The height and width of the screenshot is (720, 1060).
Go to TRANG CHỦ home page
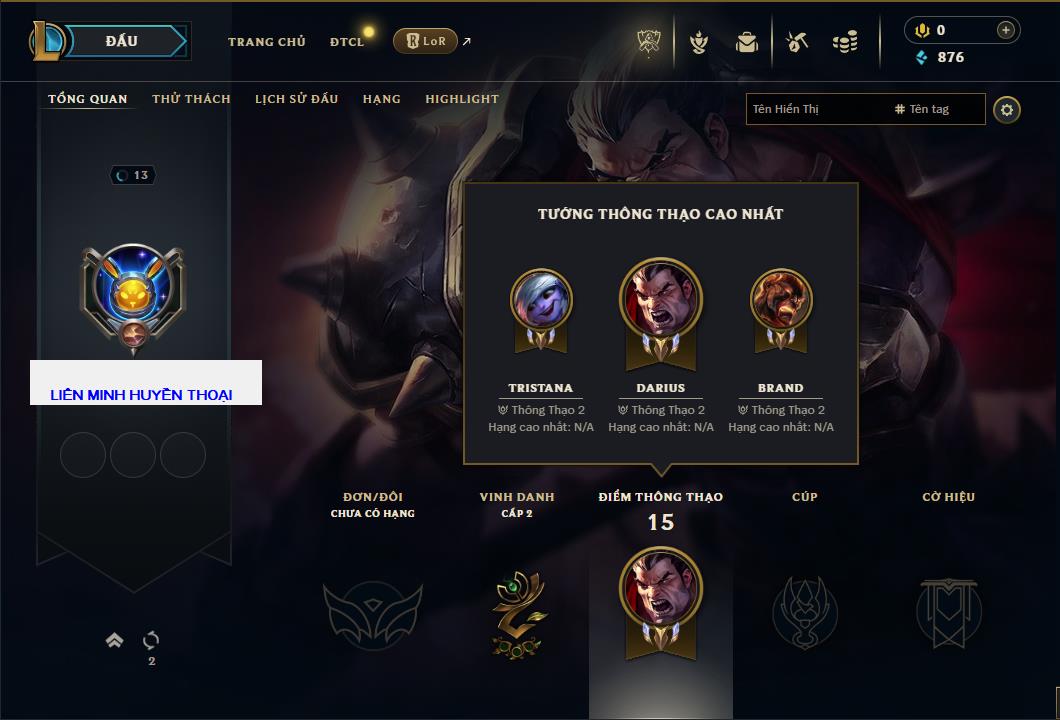[266, 42]
